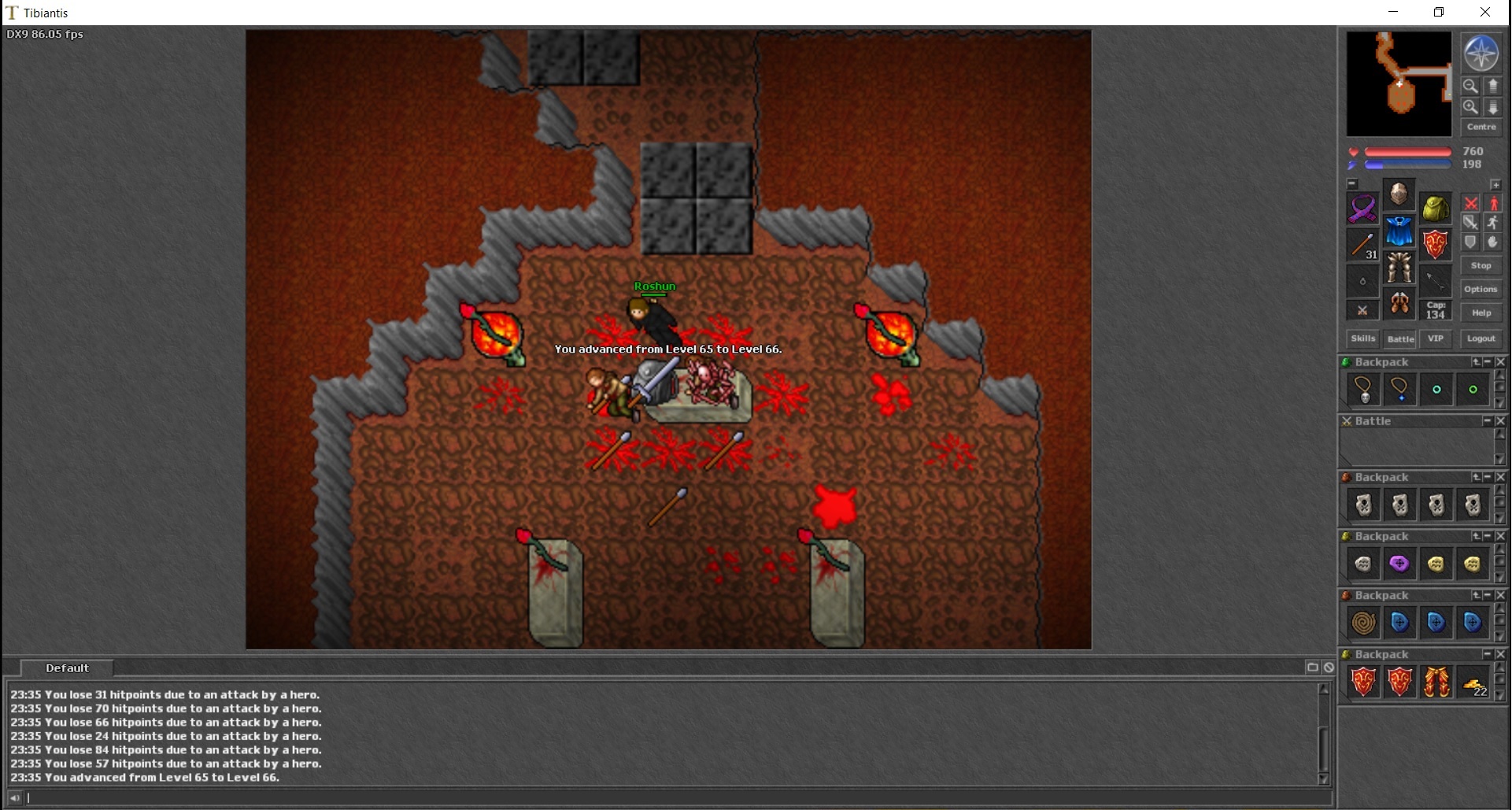Select the purple rune in the backpack

coord(1399,564)
